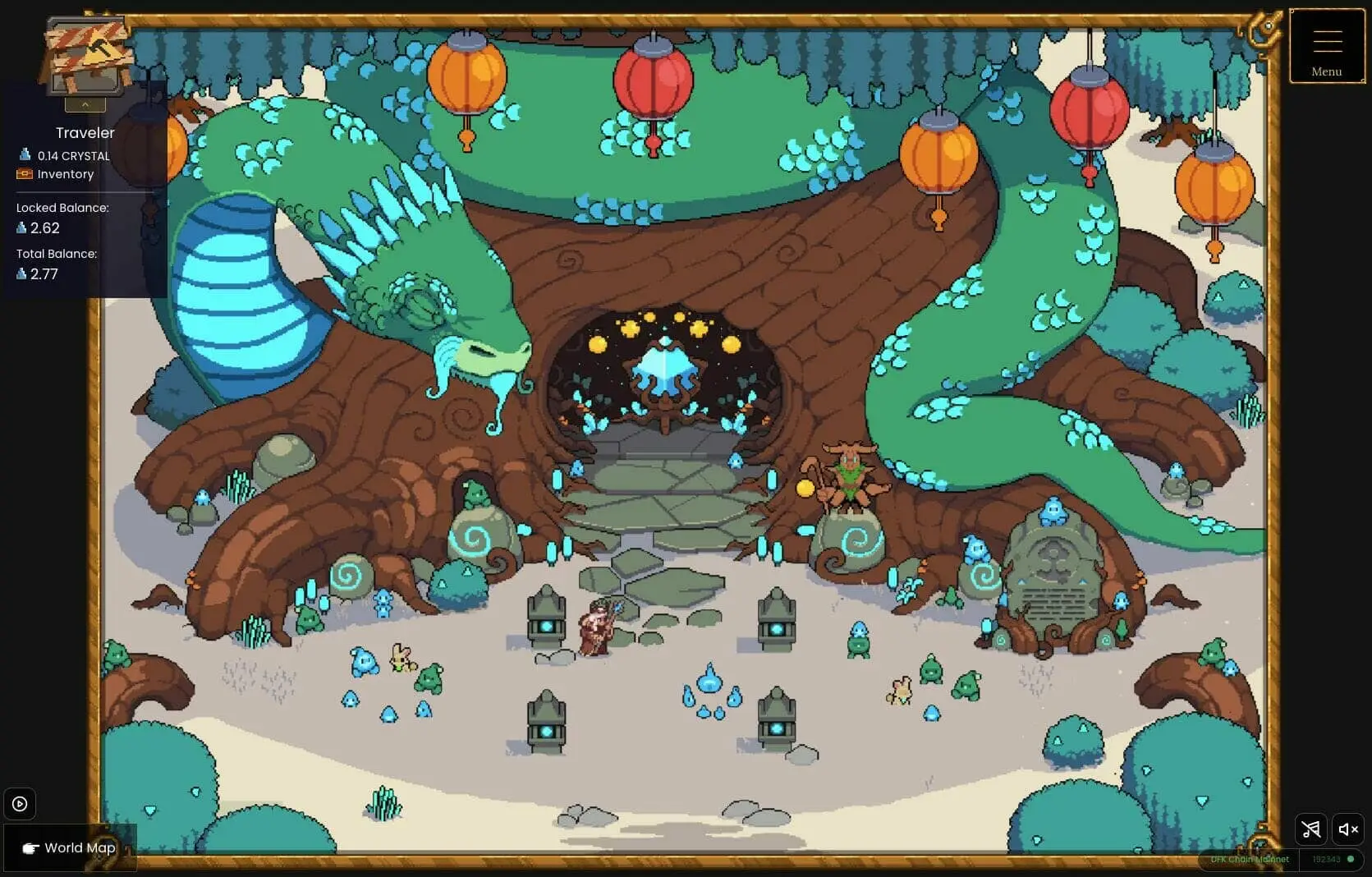Viewport: 1372px width, 877px height.
Task: Mute the background music
Action: click(1310, 829)
